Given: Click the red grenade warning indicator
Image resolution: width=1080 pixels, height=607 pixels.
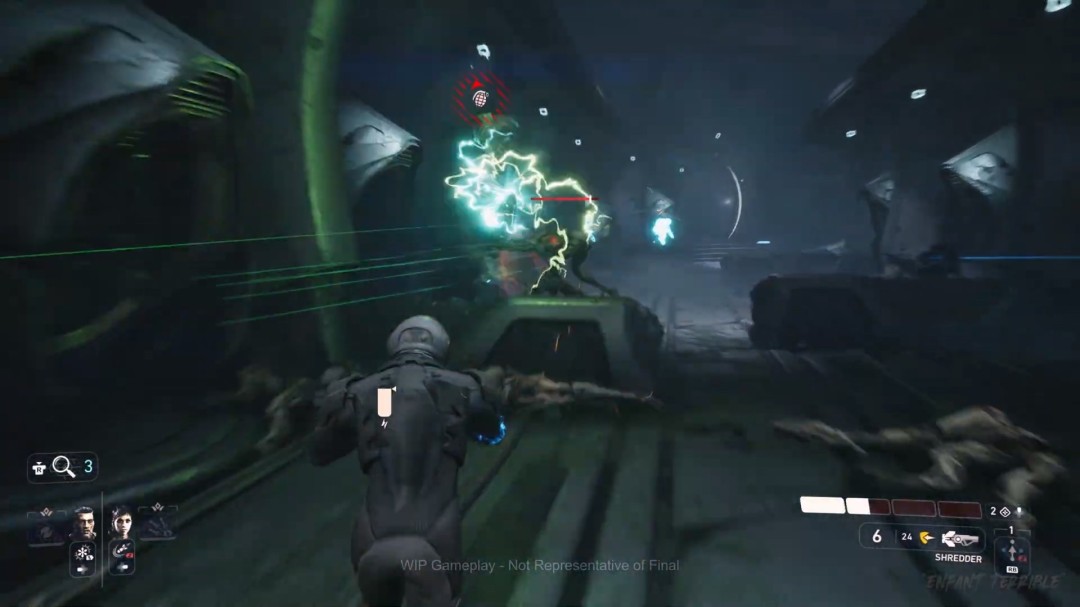Looking at the screenshot, I should pos(479,97).
